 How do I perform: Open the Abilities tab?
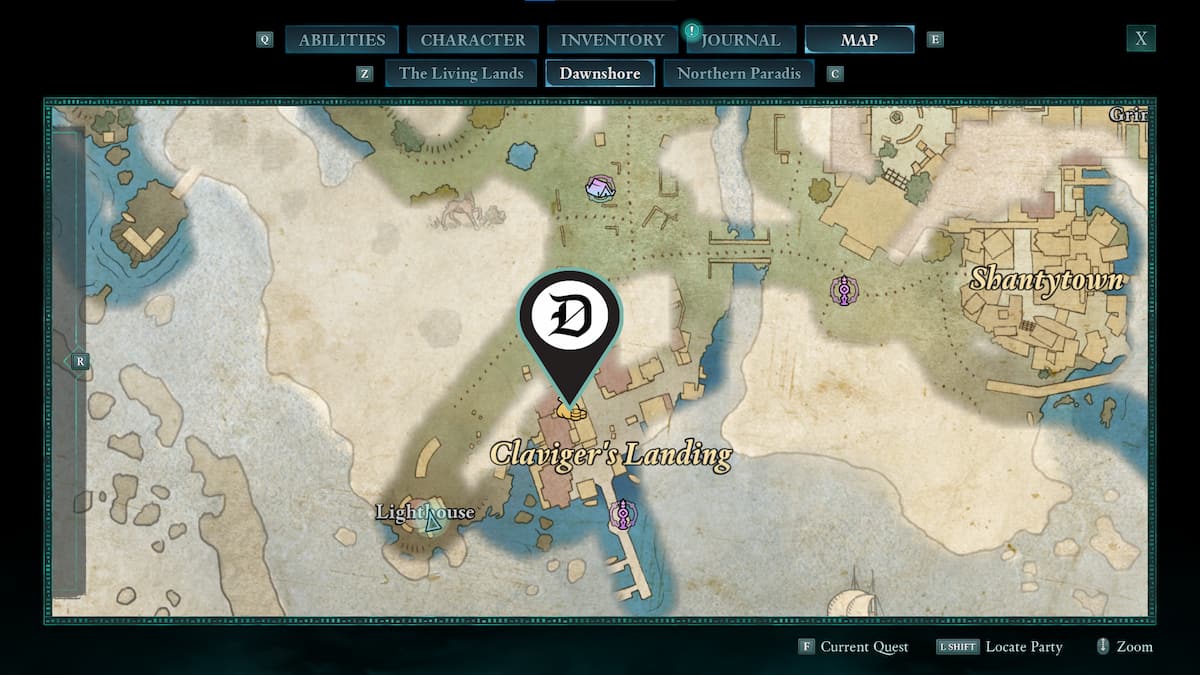[x=341, y=40]
